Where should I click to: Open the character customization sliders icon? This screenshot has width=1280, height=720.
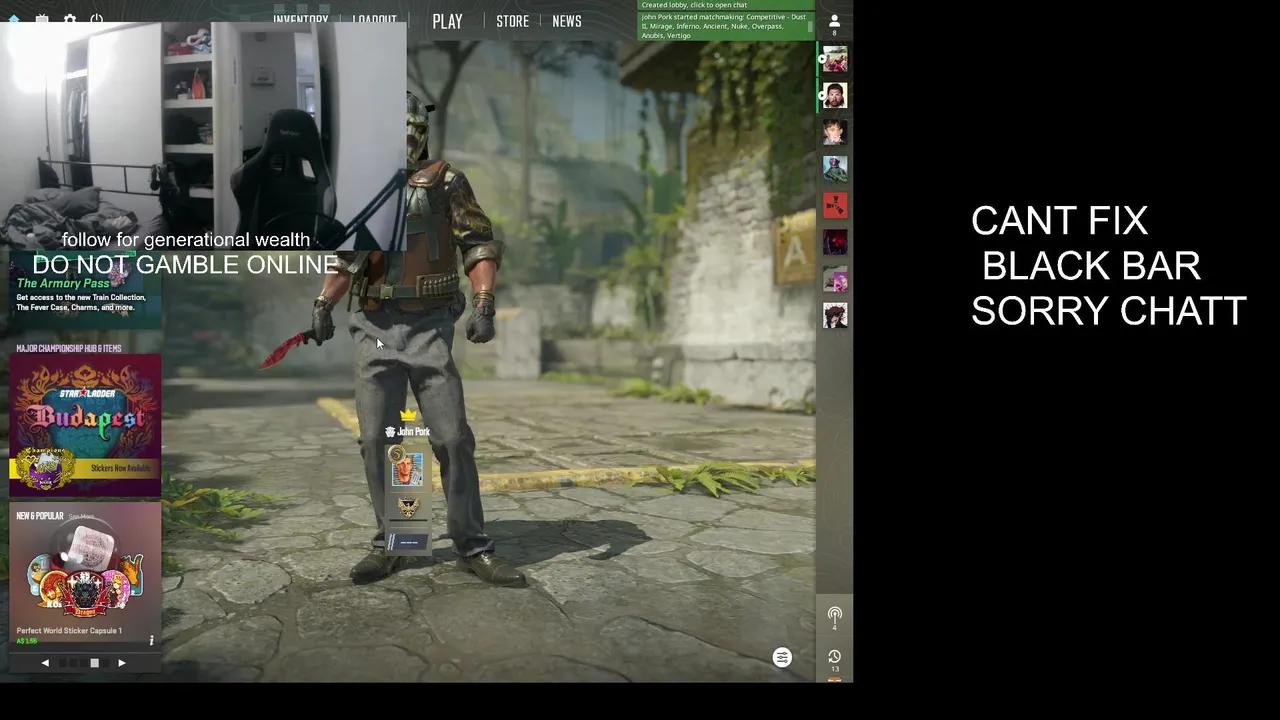782,657
